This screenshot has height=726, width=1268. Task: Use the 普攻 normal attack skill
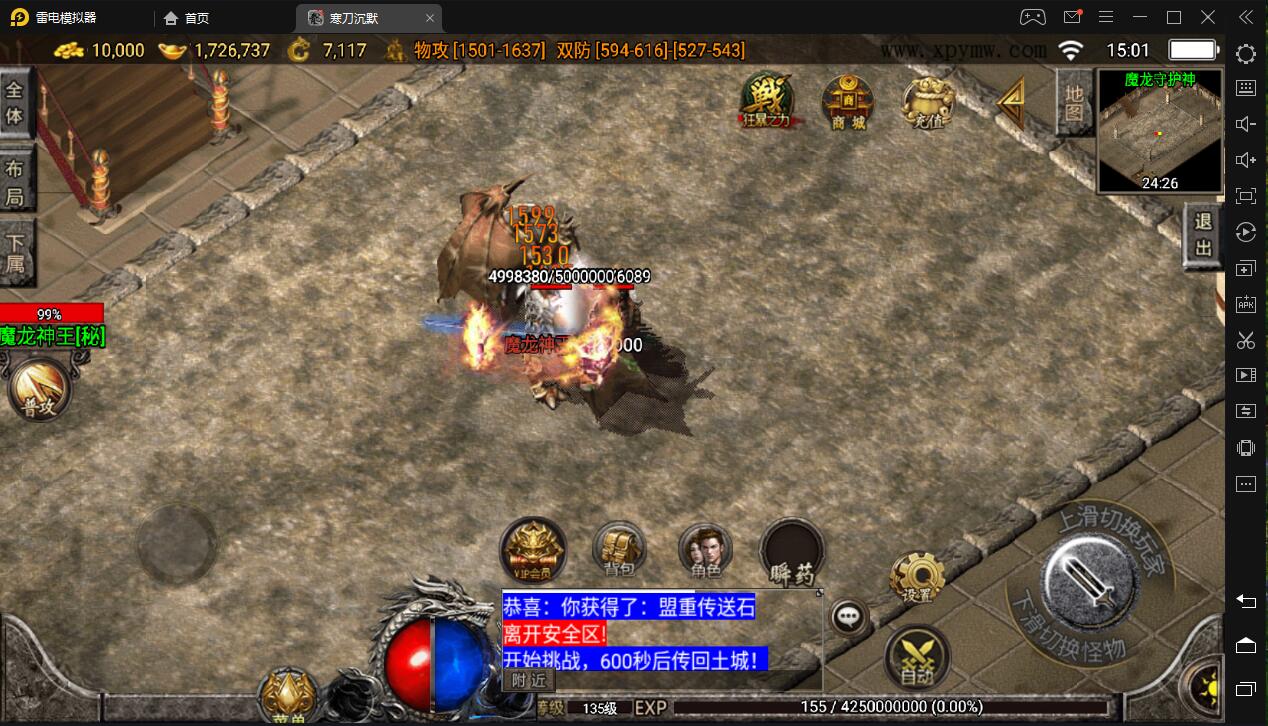pyautogui.click(x=40, y=389)
